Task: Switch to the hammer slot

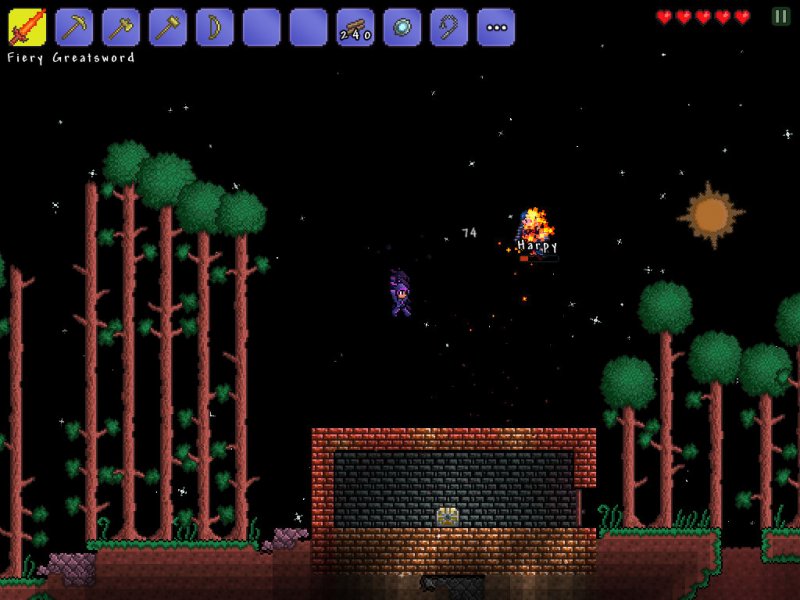Action: (x=168, y=27)
